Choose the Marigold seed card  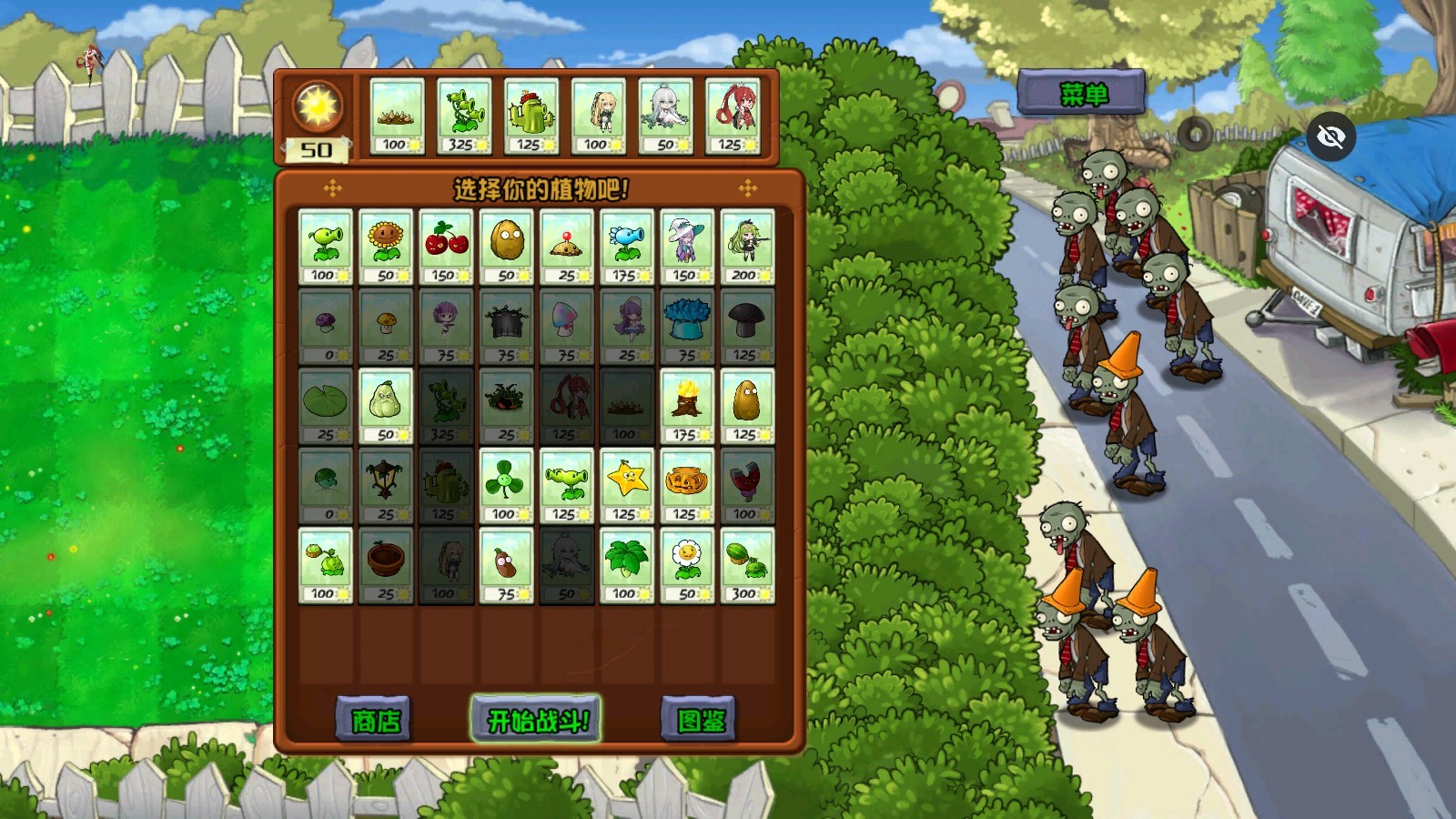point(686,564)
